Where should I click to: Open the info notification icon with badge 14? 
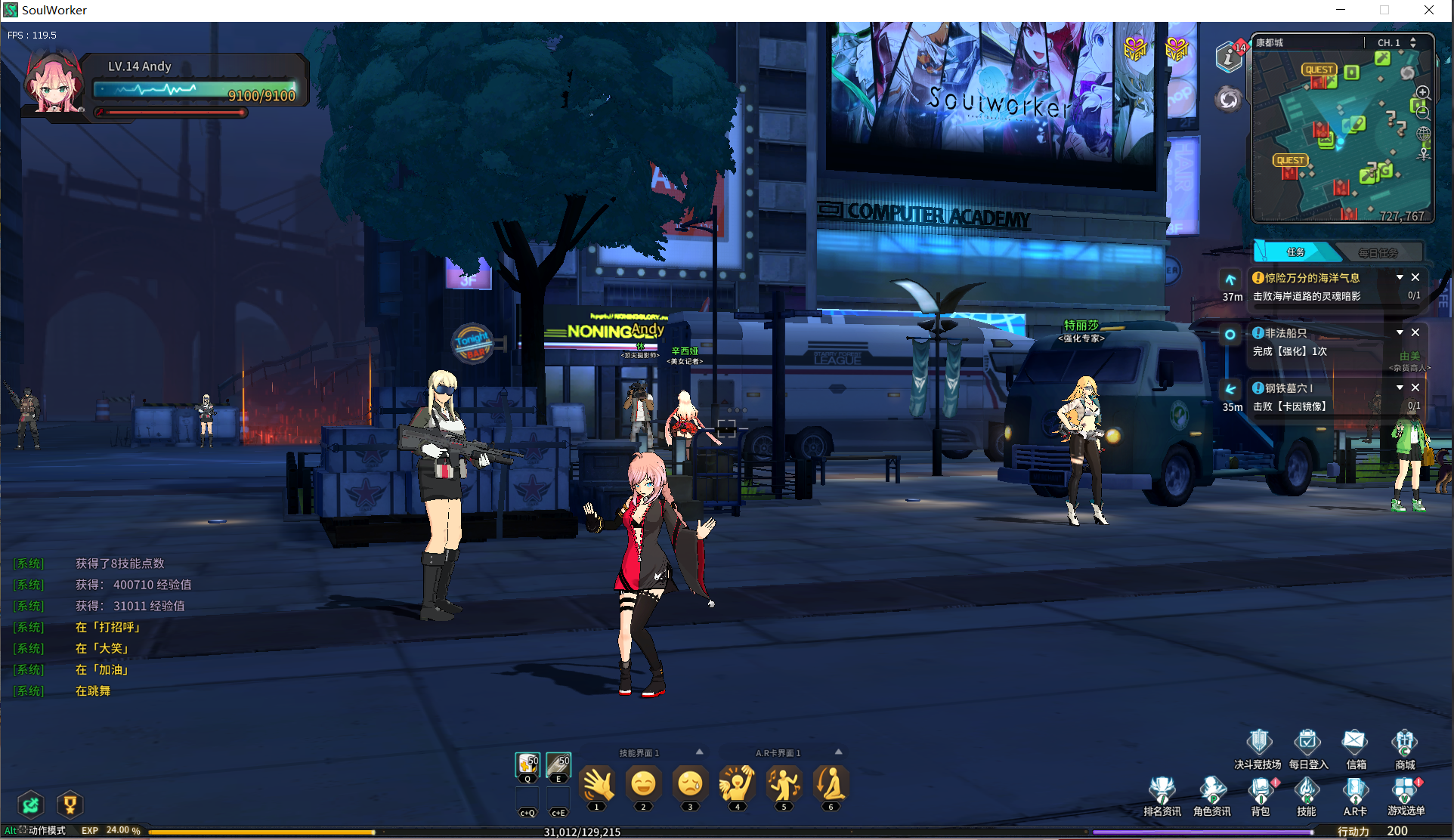[1229, 57]
